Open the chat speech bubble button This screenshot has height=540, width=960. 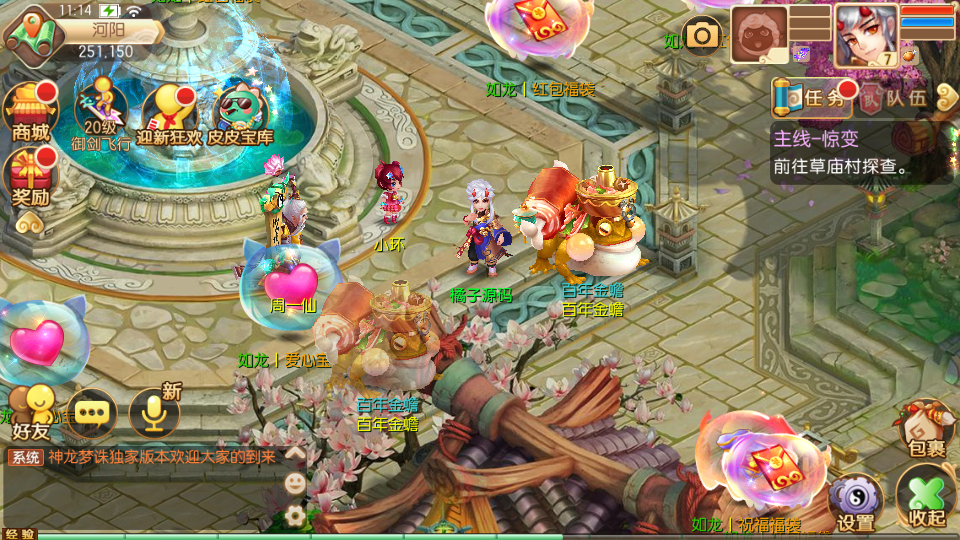coord(93,411)
